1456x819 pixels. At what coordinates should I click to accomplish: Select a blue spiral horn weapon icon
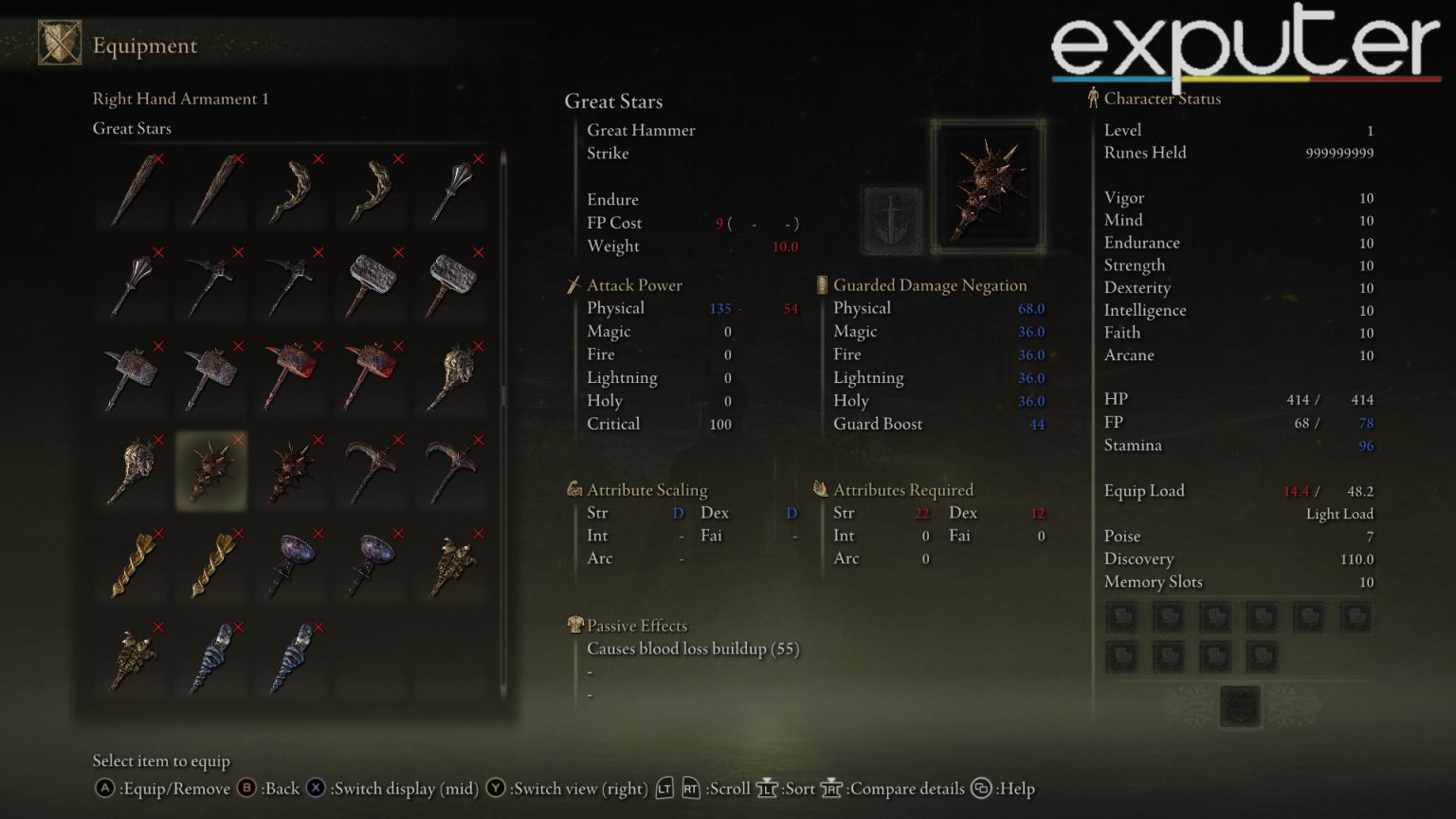coord(210,656)
